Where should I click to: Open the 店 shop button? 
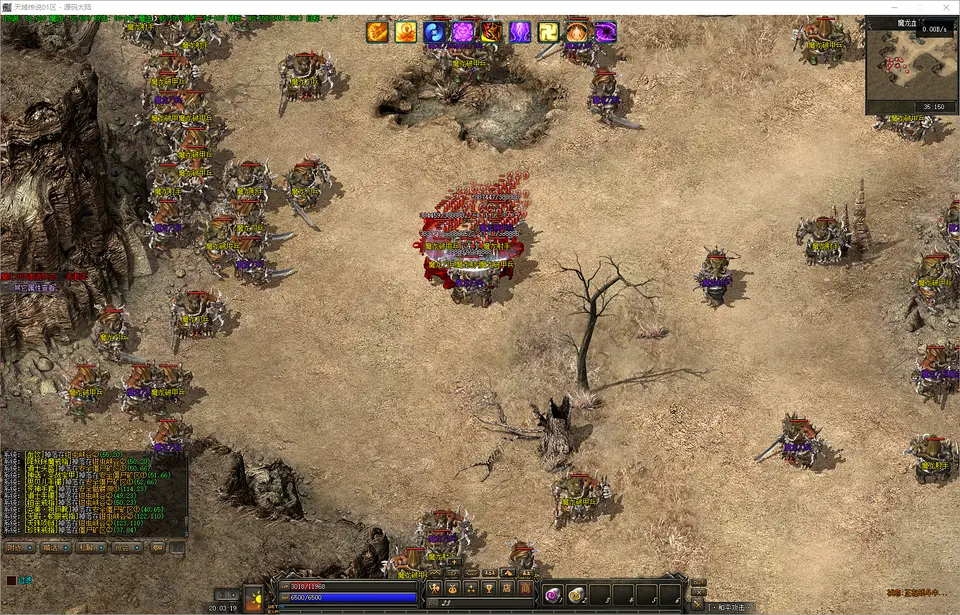point(507,587)
